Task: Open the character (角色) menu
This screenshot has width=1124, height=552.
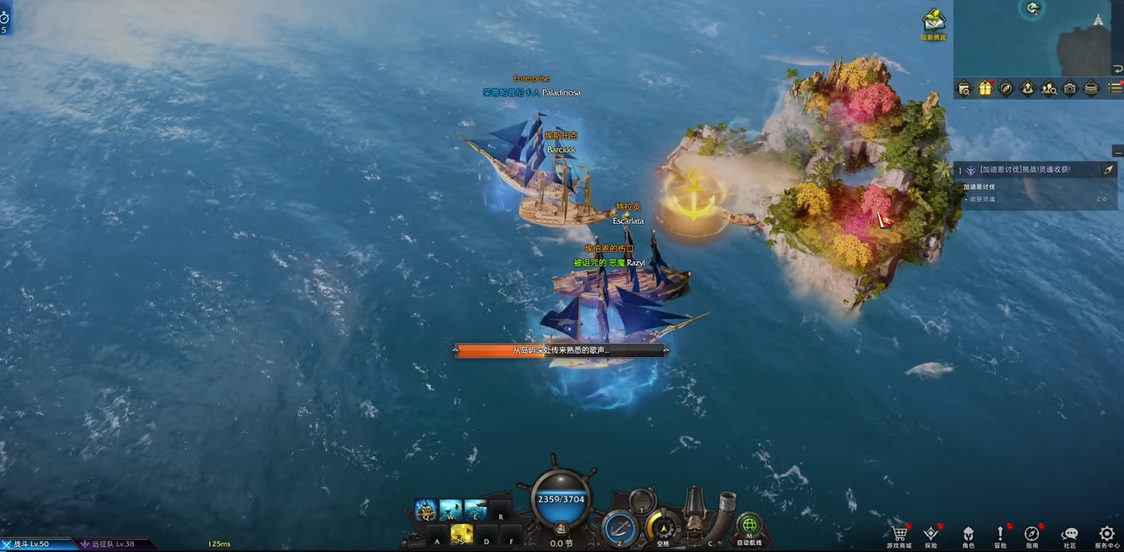Action: [x=968, y=534]
